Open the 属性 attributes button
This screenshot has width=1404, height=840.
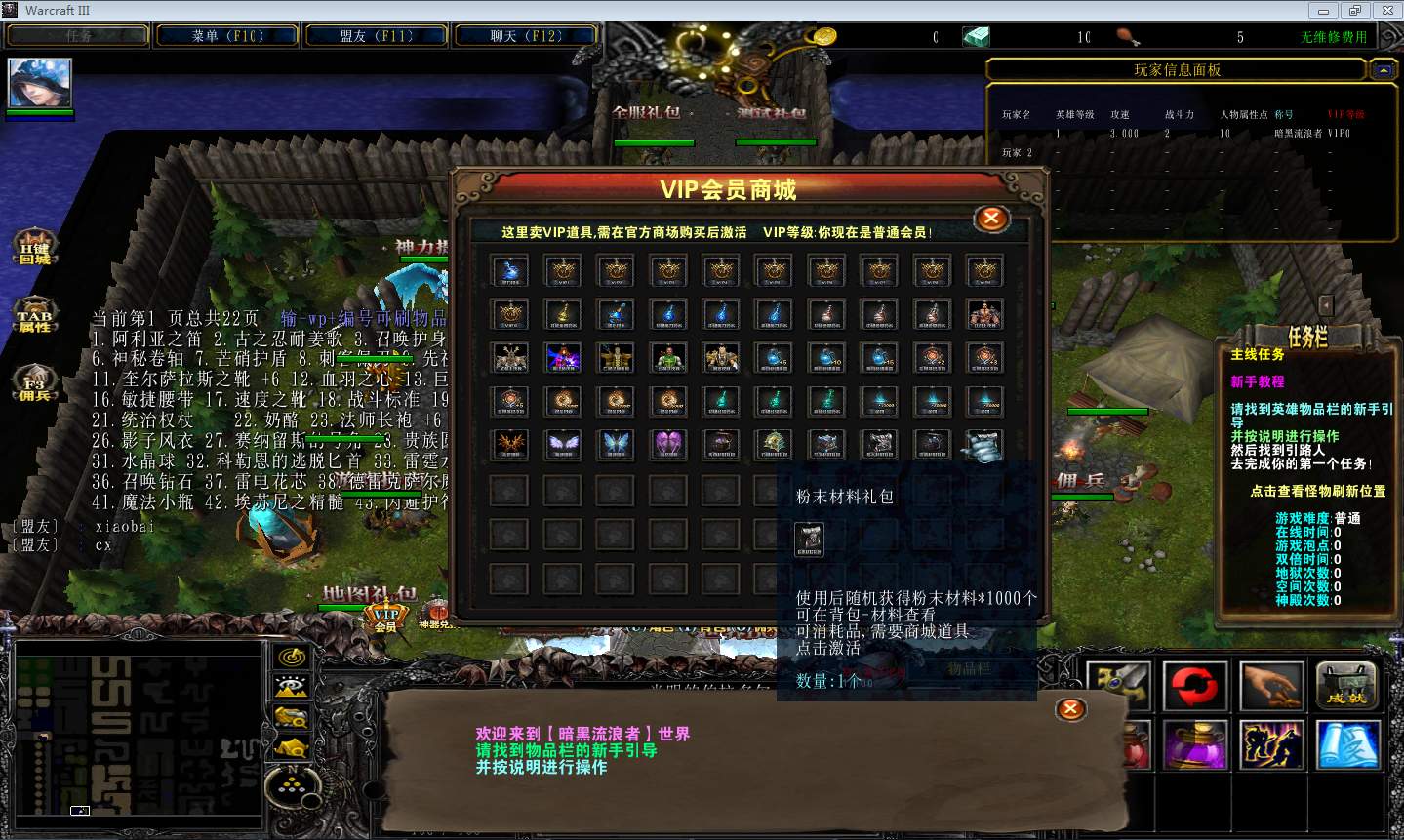point(34,317)
